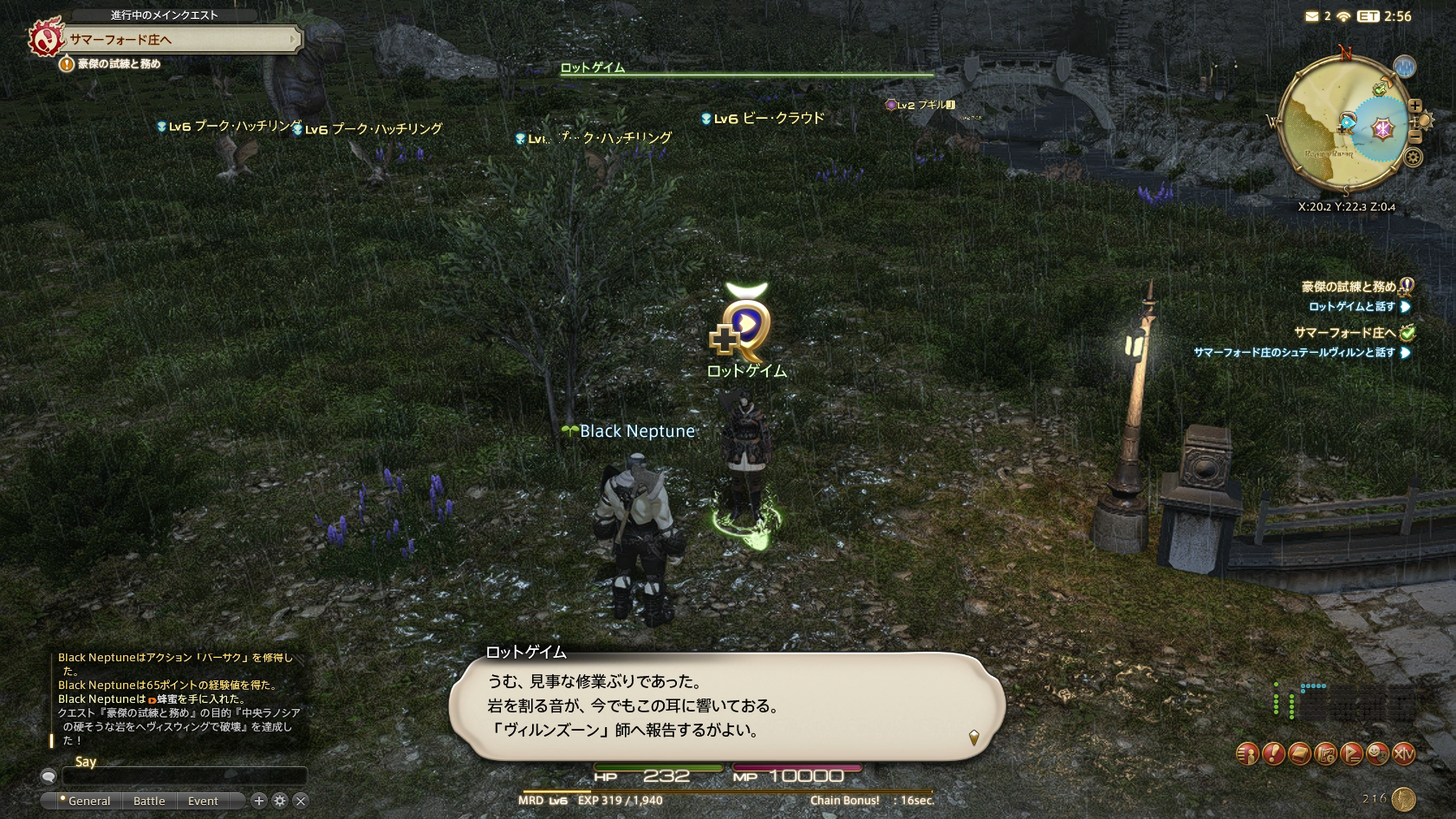Switch to the Battle chat tab
Image resolution: width=1456 pixels, height=819 pixels.
point(149,801)
